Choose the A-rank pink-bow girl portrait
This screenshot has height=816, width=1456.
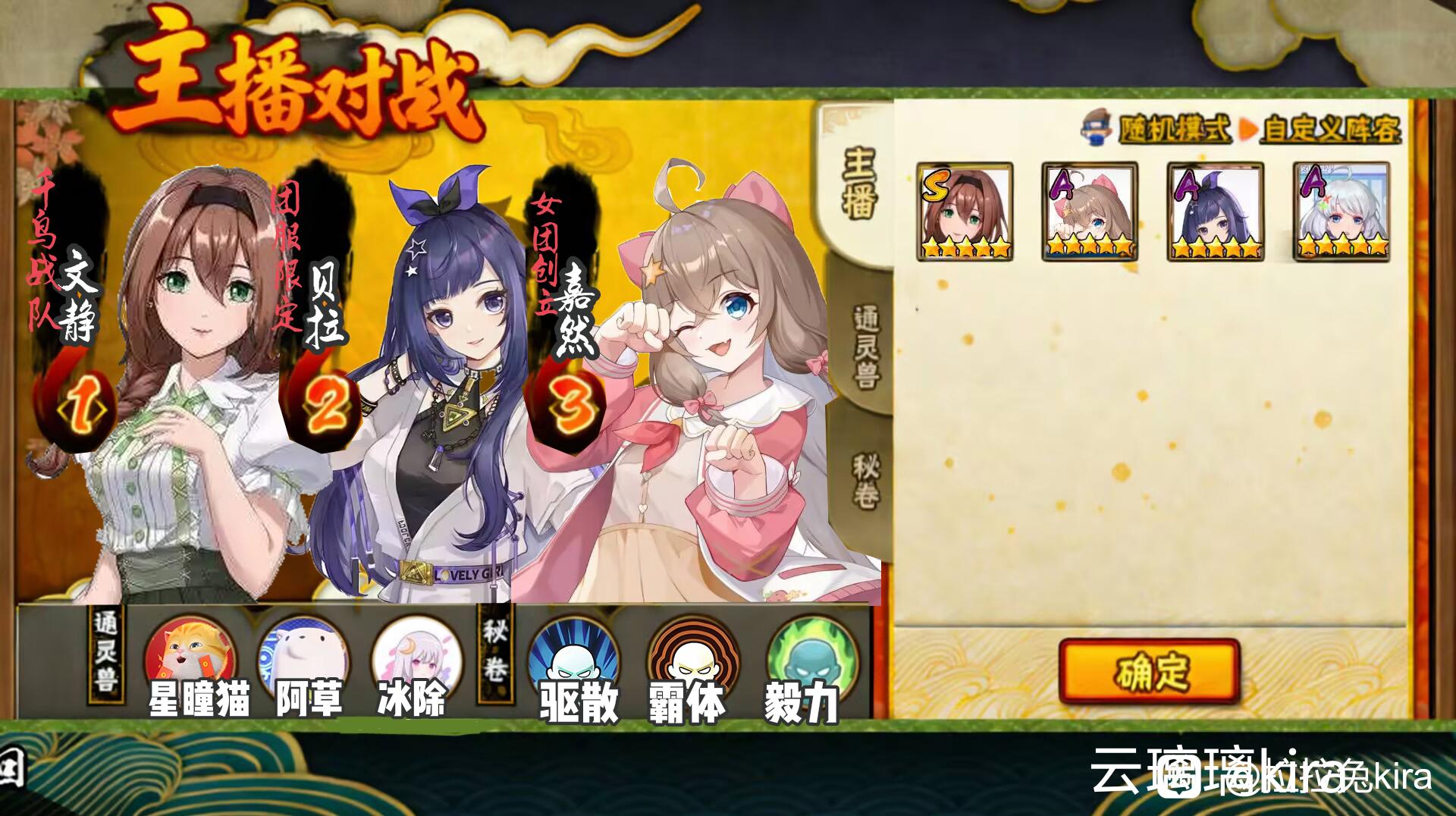1090,212
